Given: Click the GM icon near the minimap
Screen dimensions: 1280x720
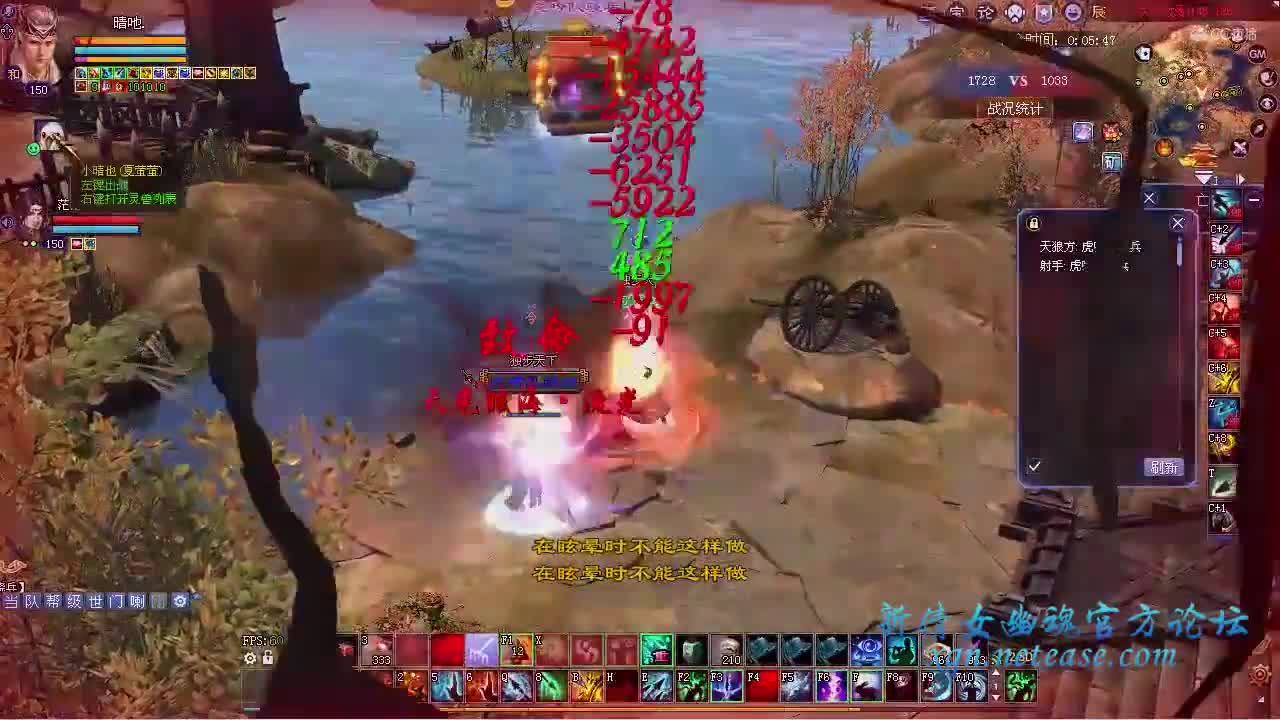Looking at the screenshot, I should pos(1258,54).
